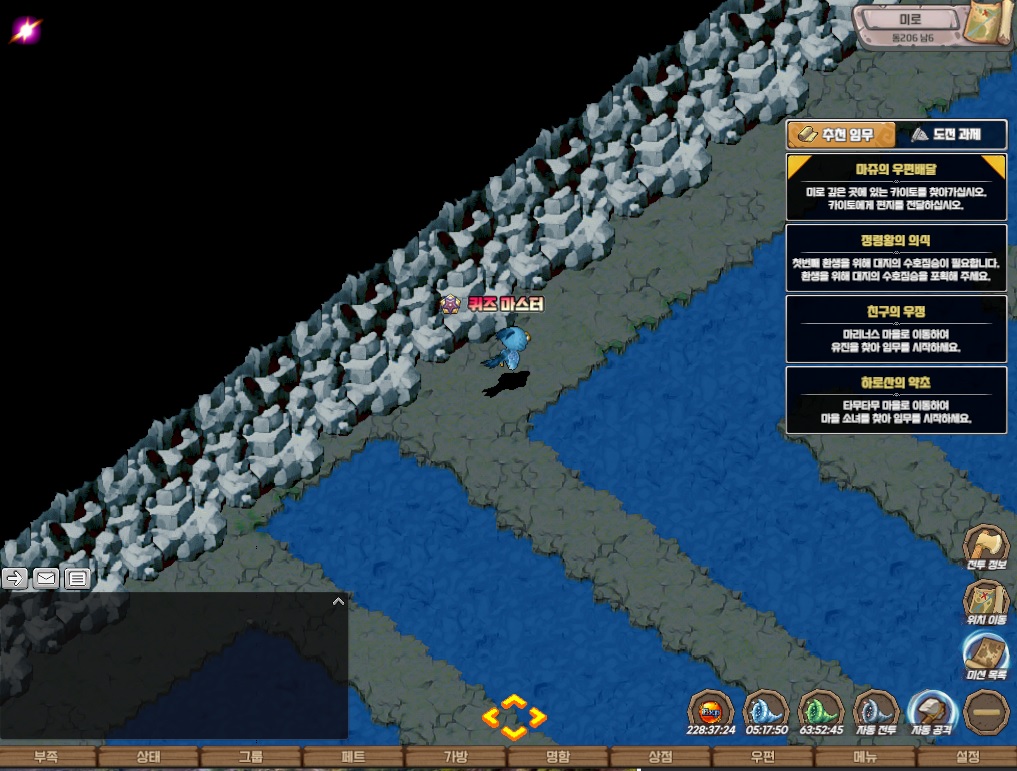
Task: Open the 부족 (tribe) menu
Action: point(46,757)
